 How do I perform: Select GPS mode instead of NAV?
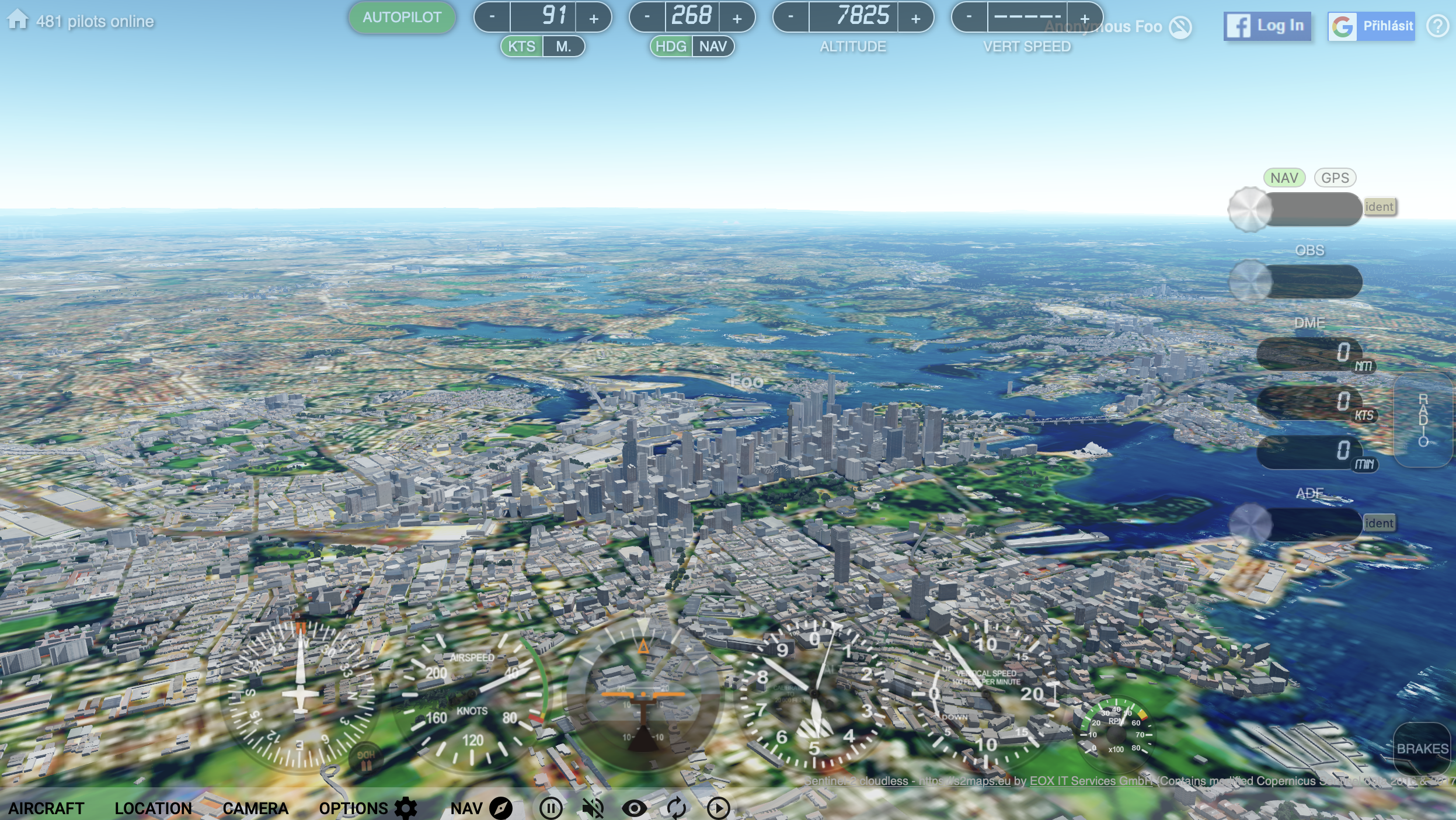1335,177
